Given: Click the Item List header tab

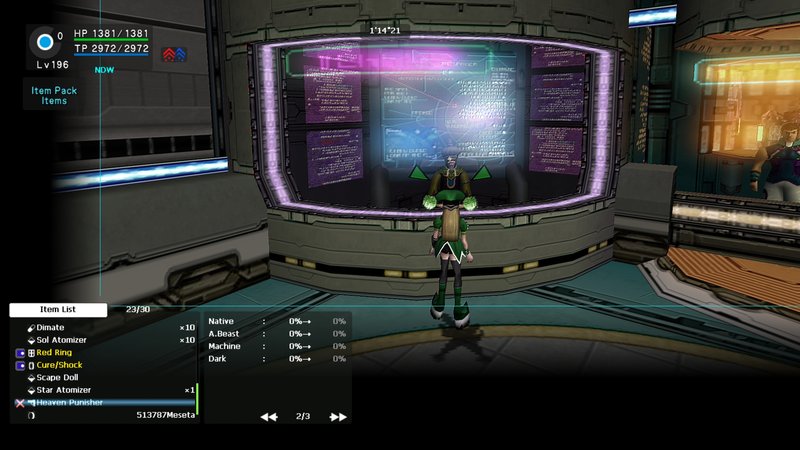Looking at the screenshot, I should (x=59, y=310).
